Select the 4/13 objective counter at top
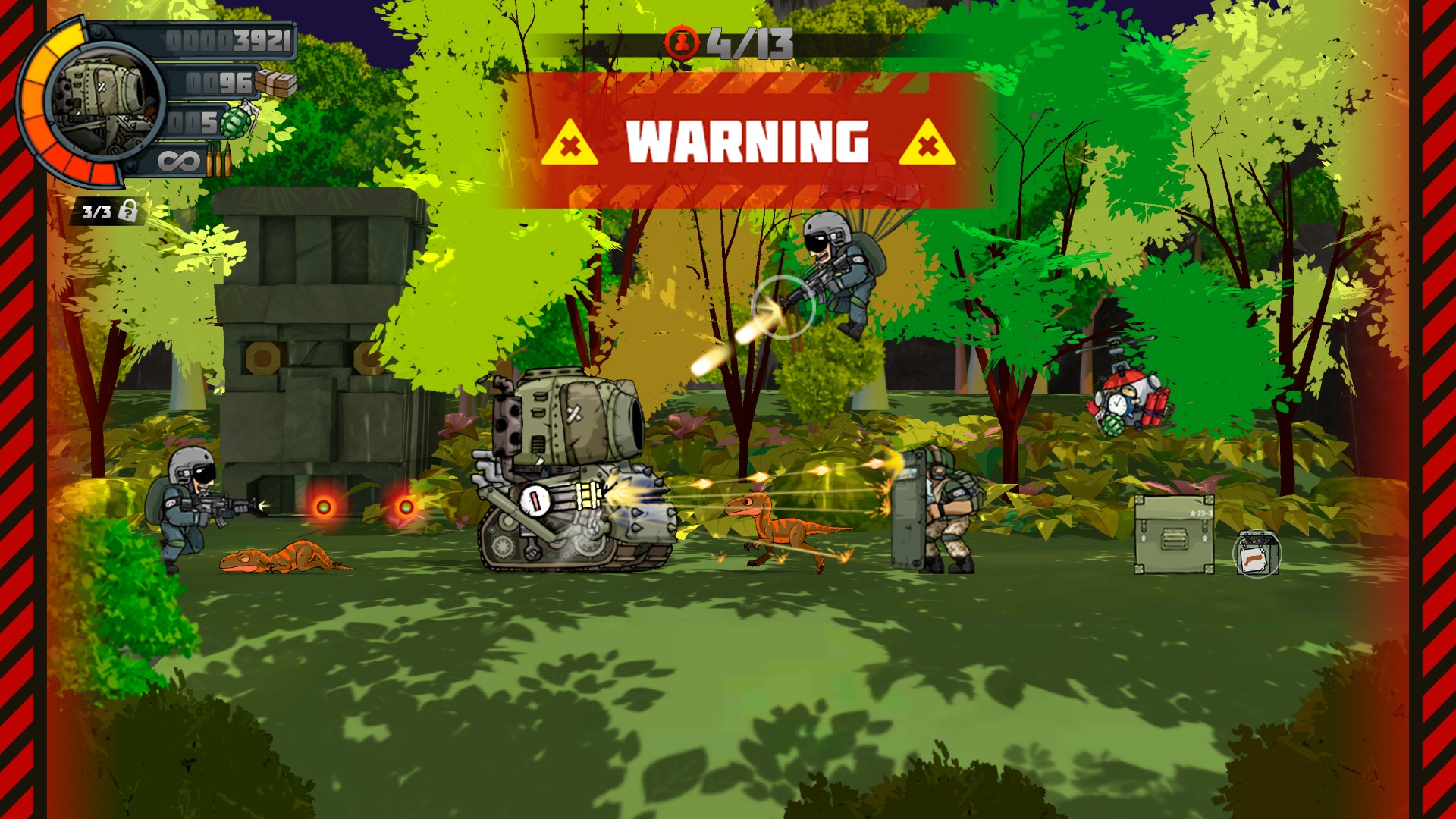 [x=751, y=42]
